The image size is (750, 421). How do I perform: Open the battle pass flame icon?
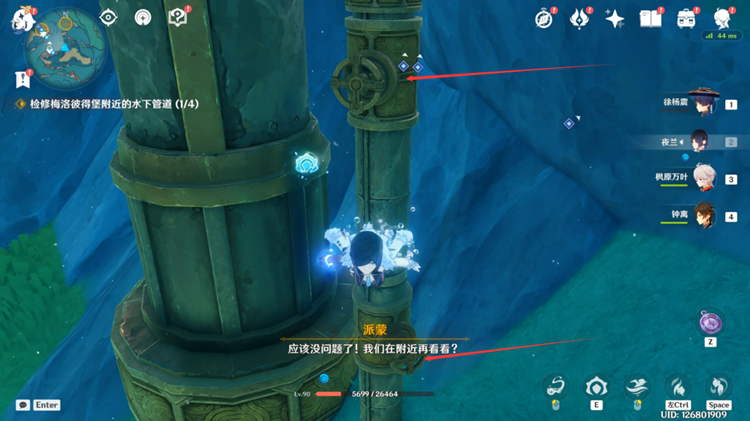point(579,19)
